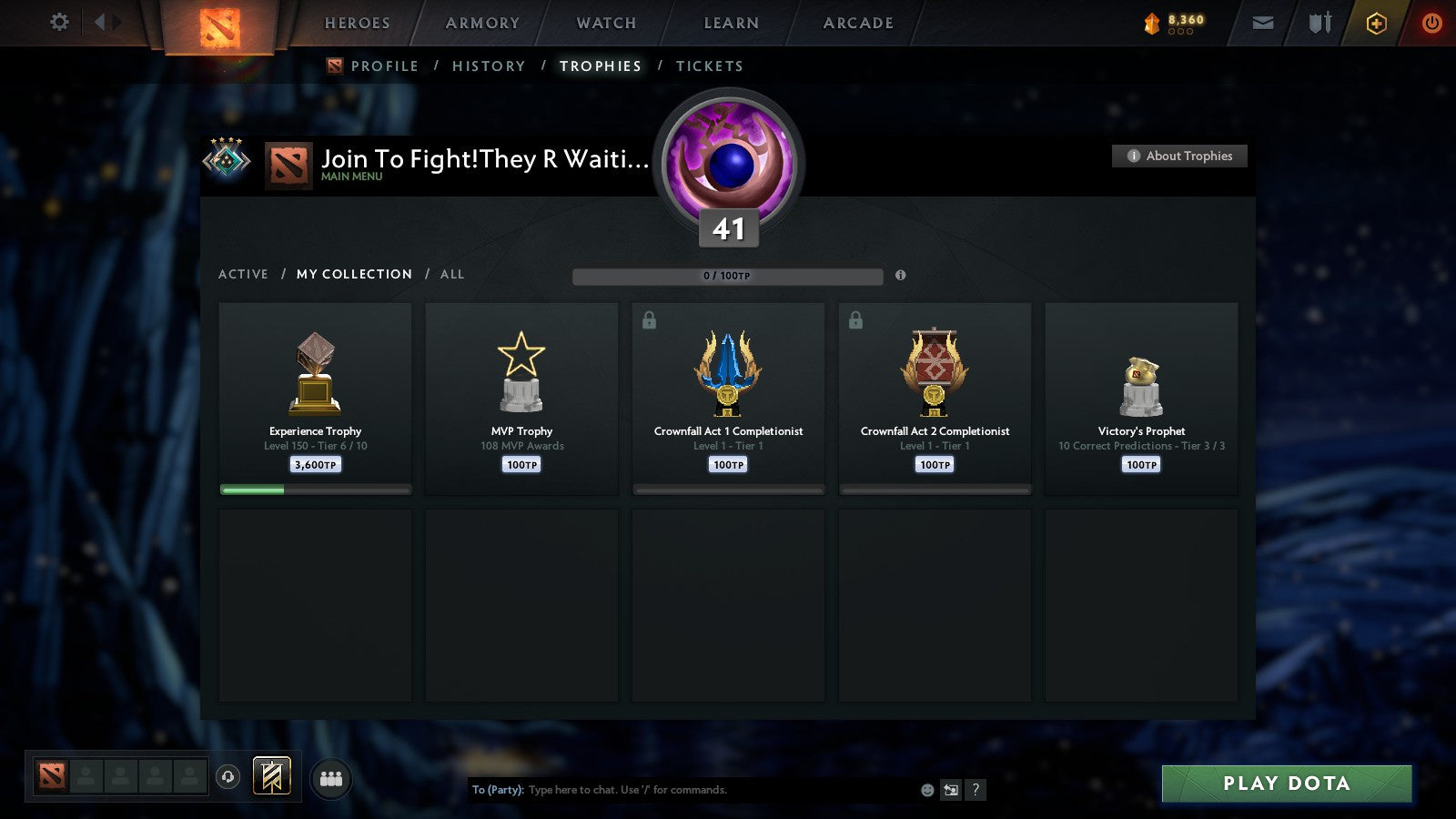Click the chat help question mark icon
The width and height of the screenshot is (1456, 819).
pos(975,790)
